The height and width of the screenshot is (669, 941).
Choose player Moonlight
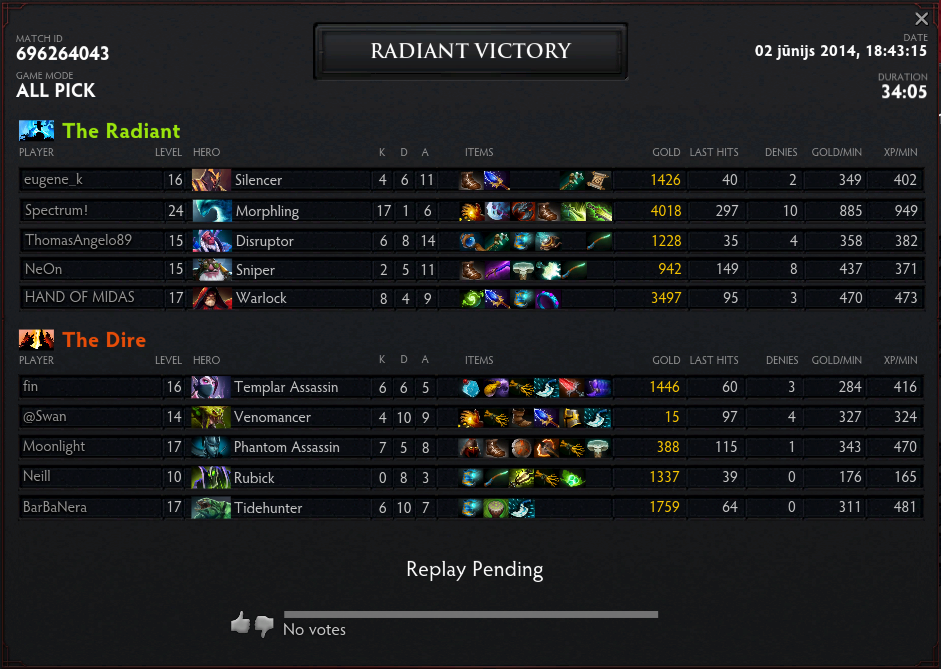55,446
